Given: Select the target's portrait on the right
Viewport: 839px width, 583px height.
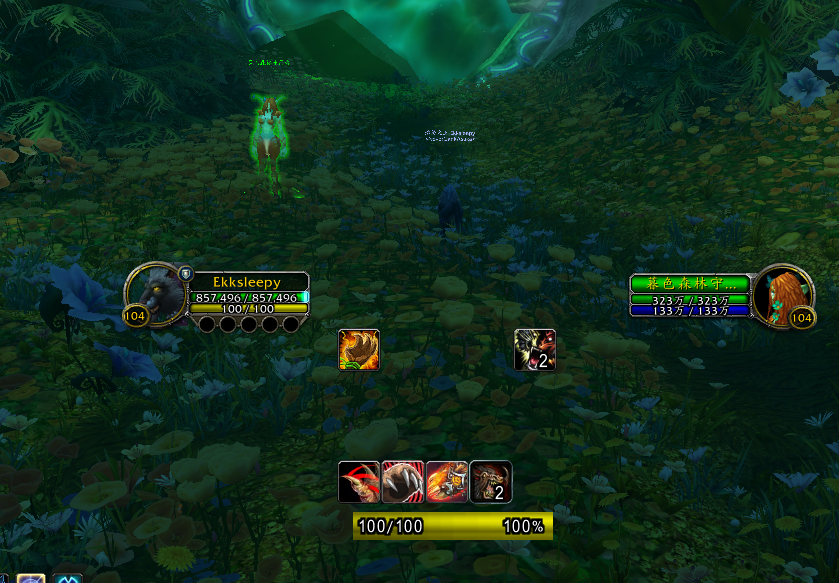Looking at the screenshot, I should pyautogui.click(x=781, y=295).
